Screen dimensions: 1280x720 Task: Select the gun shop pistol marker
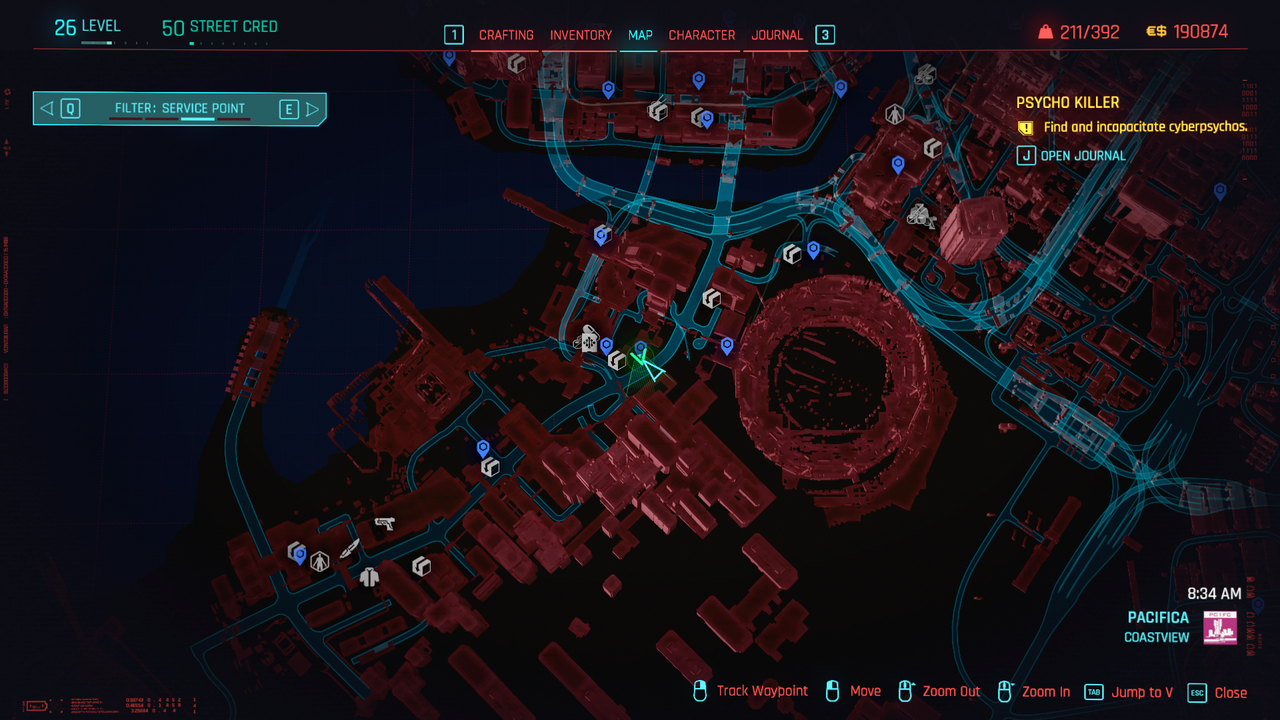384,523
